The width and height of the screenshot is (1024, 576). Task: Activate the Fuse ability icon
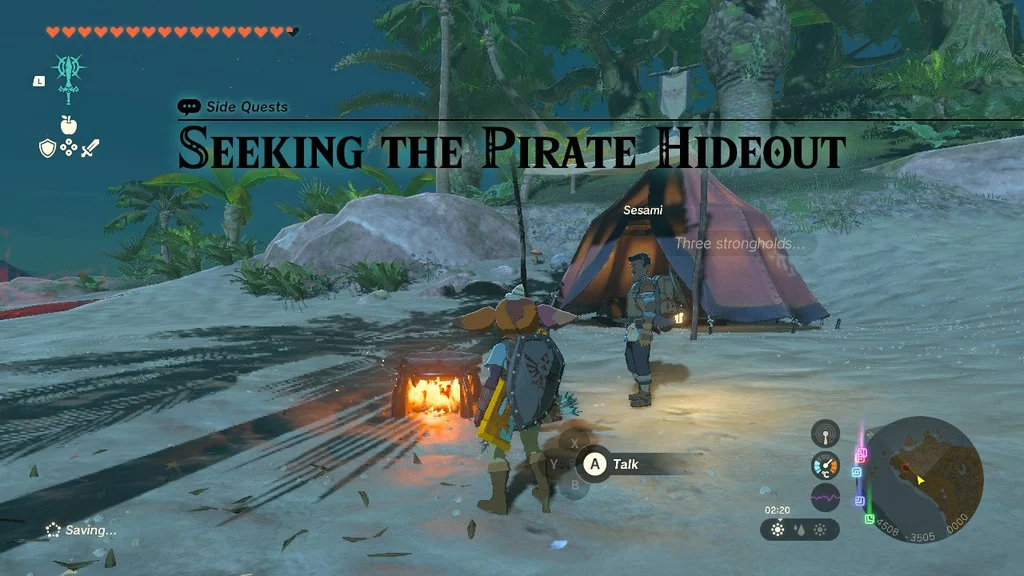[69, 77]
